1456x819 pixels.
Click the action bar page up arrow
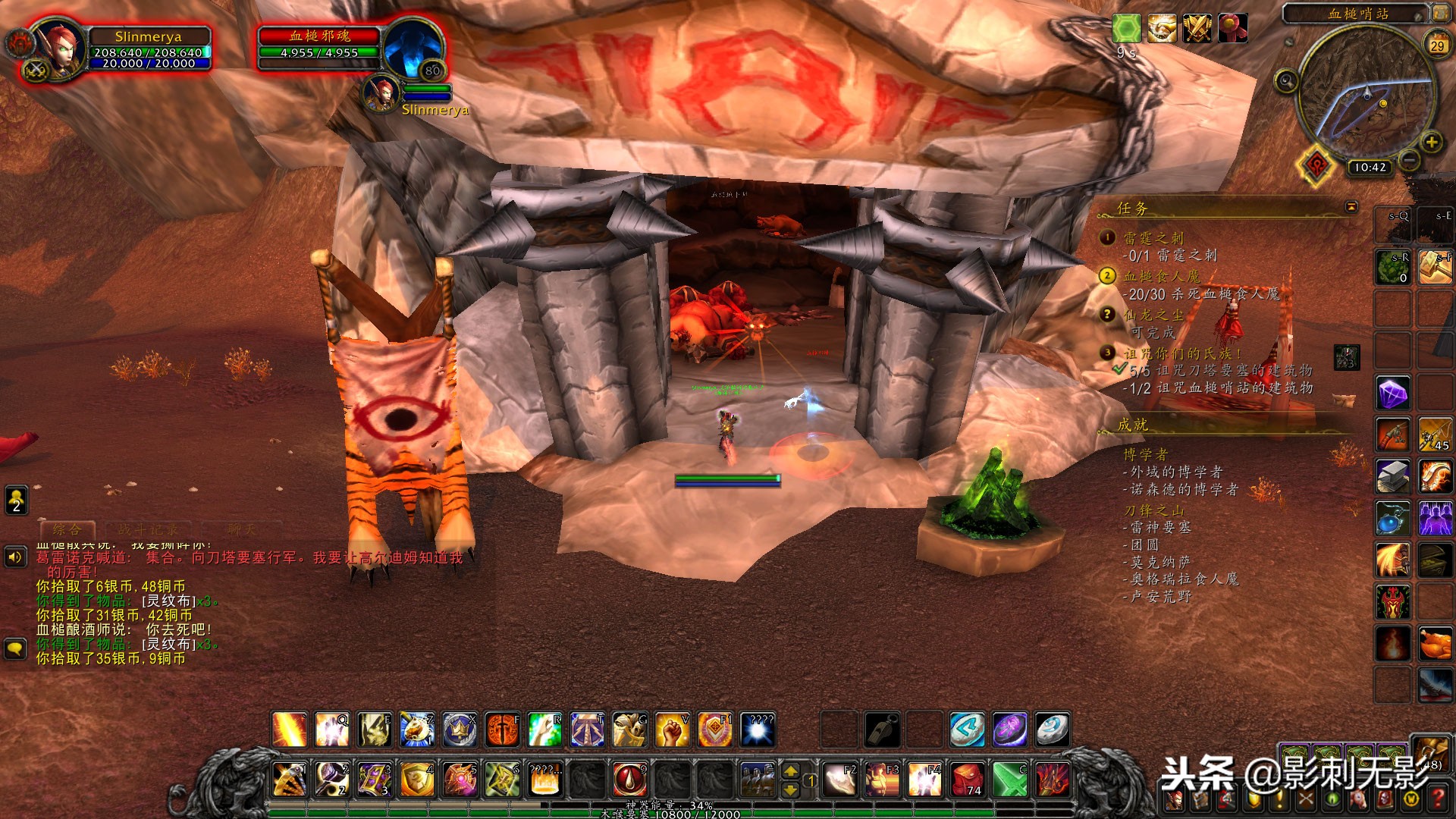coord(790,770)
